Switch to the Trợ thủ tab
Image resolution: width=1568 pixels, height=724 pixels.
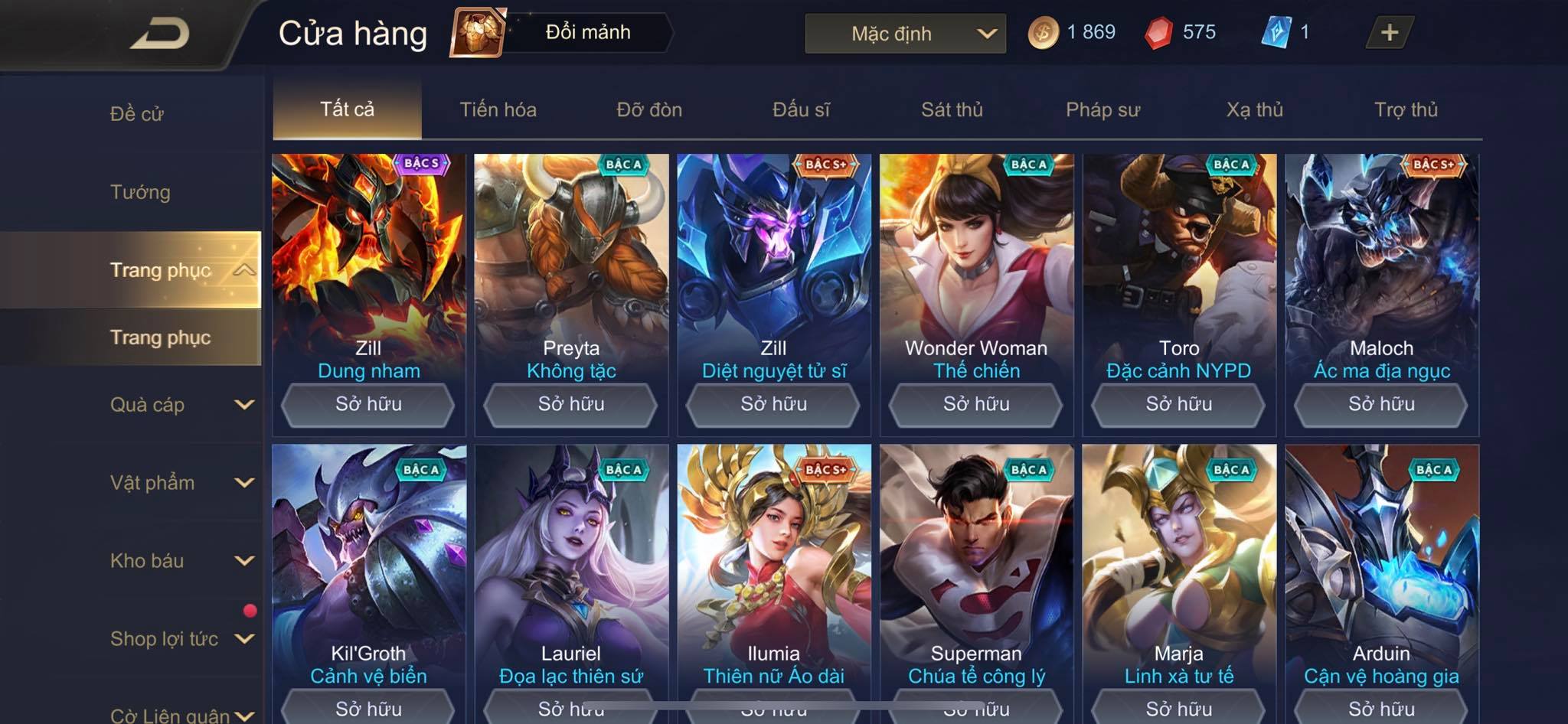(x=1406, y=110)
